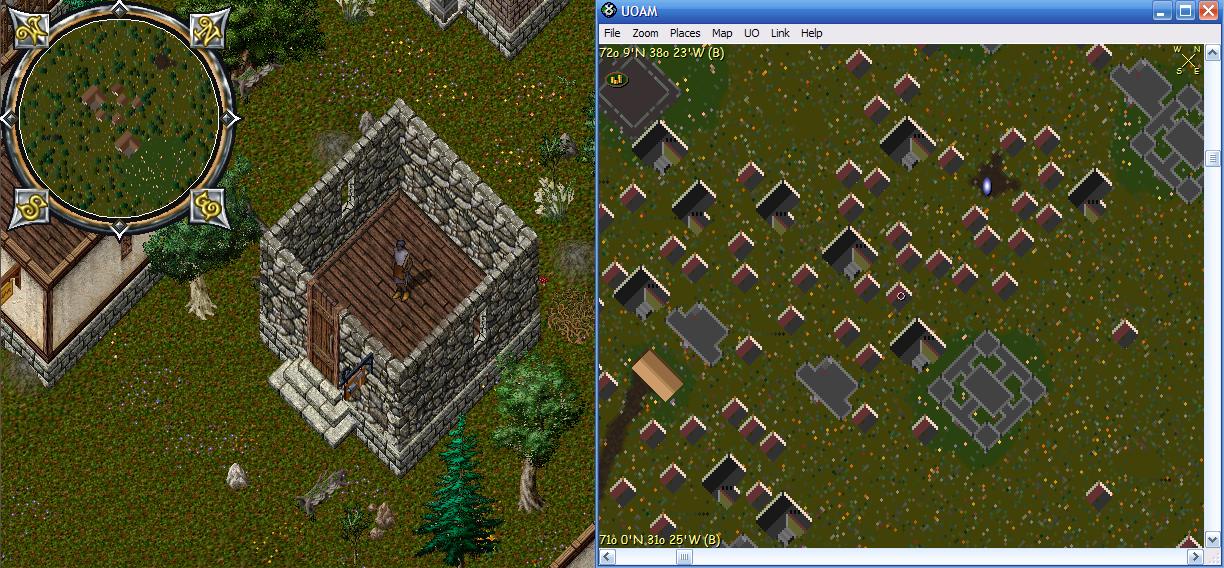Image resolution: width=1224 pixels, height=568 pixels.
Task: Click the circular radar minimap
Action: (119, 120)
